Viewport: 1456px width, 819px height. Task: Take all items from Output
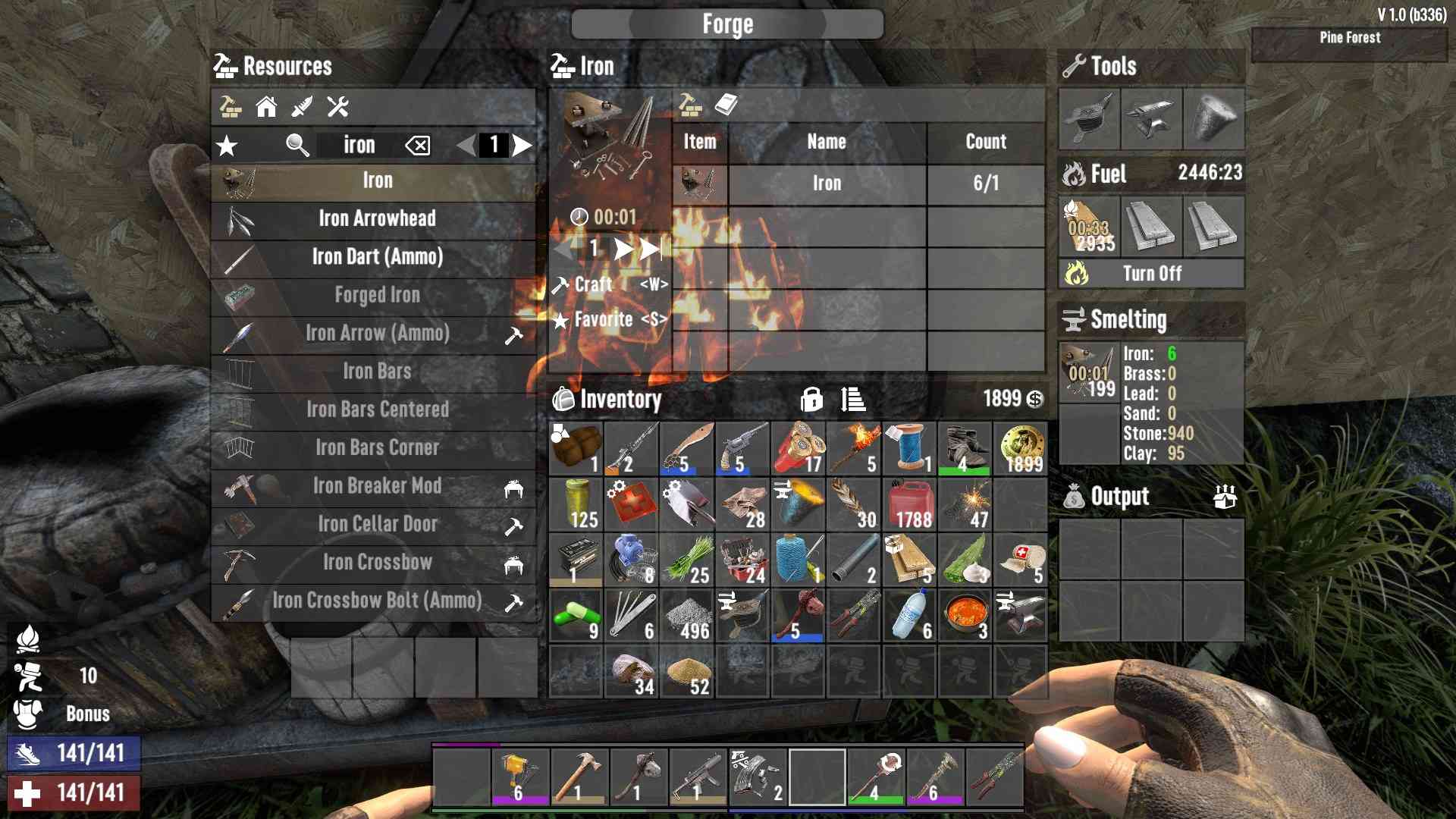pyautogui.click(x=1225, y=497)
